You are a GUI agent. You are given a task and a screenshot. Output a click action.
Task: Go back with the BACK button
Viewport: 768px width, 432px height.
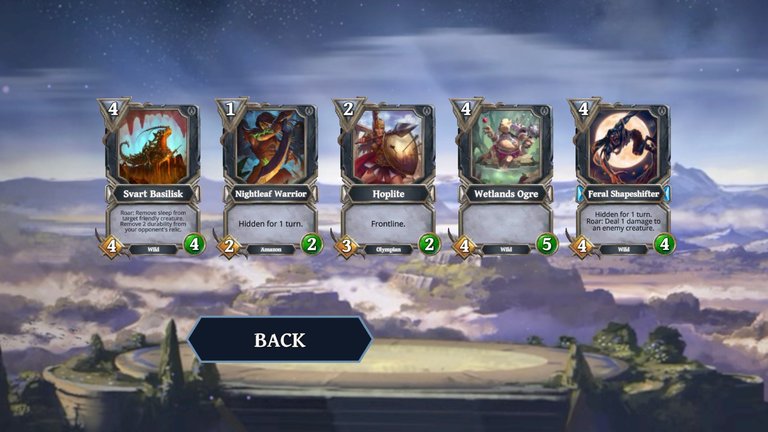(280, 340)
